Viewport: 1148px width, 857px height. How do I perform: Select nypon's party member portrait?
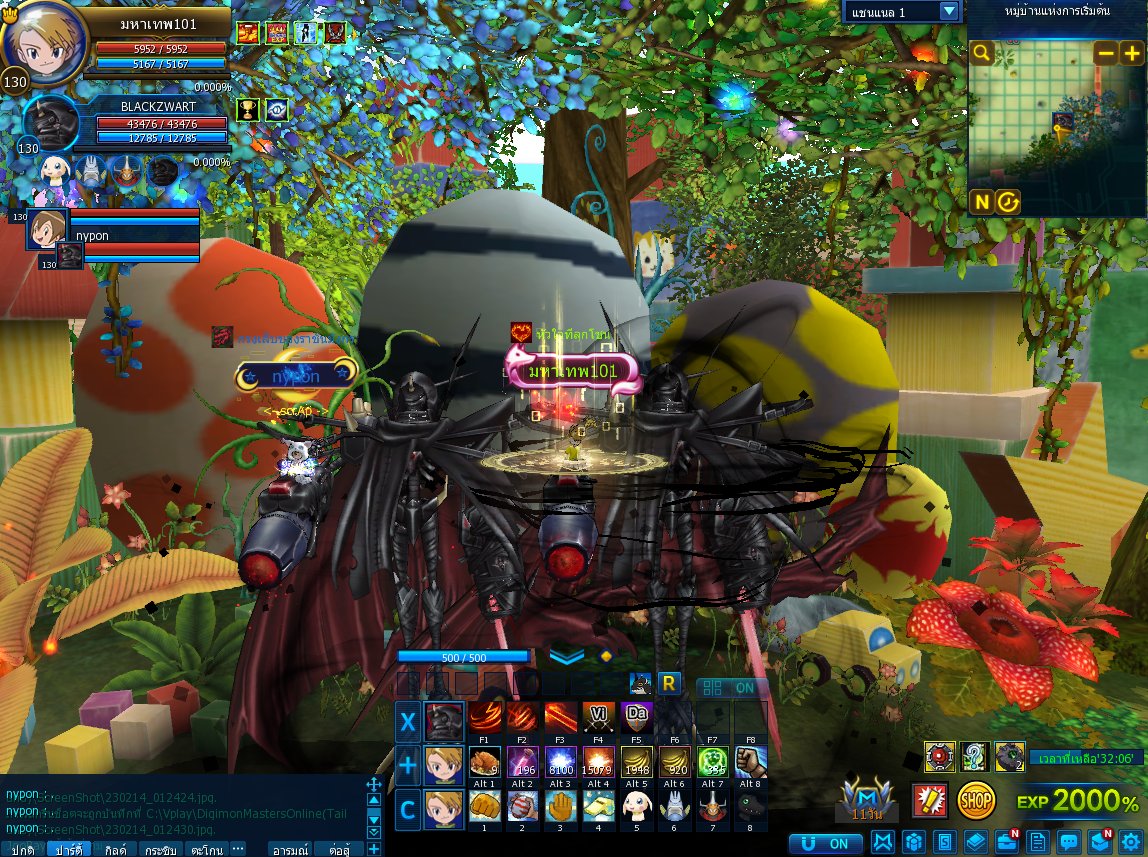pyautogui.click(x=48, y=229)
